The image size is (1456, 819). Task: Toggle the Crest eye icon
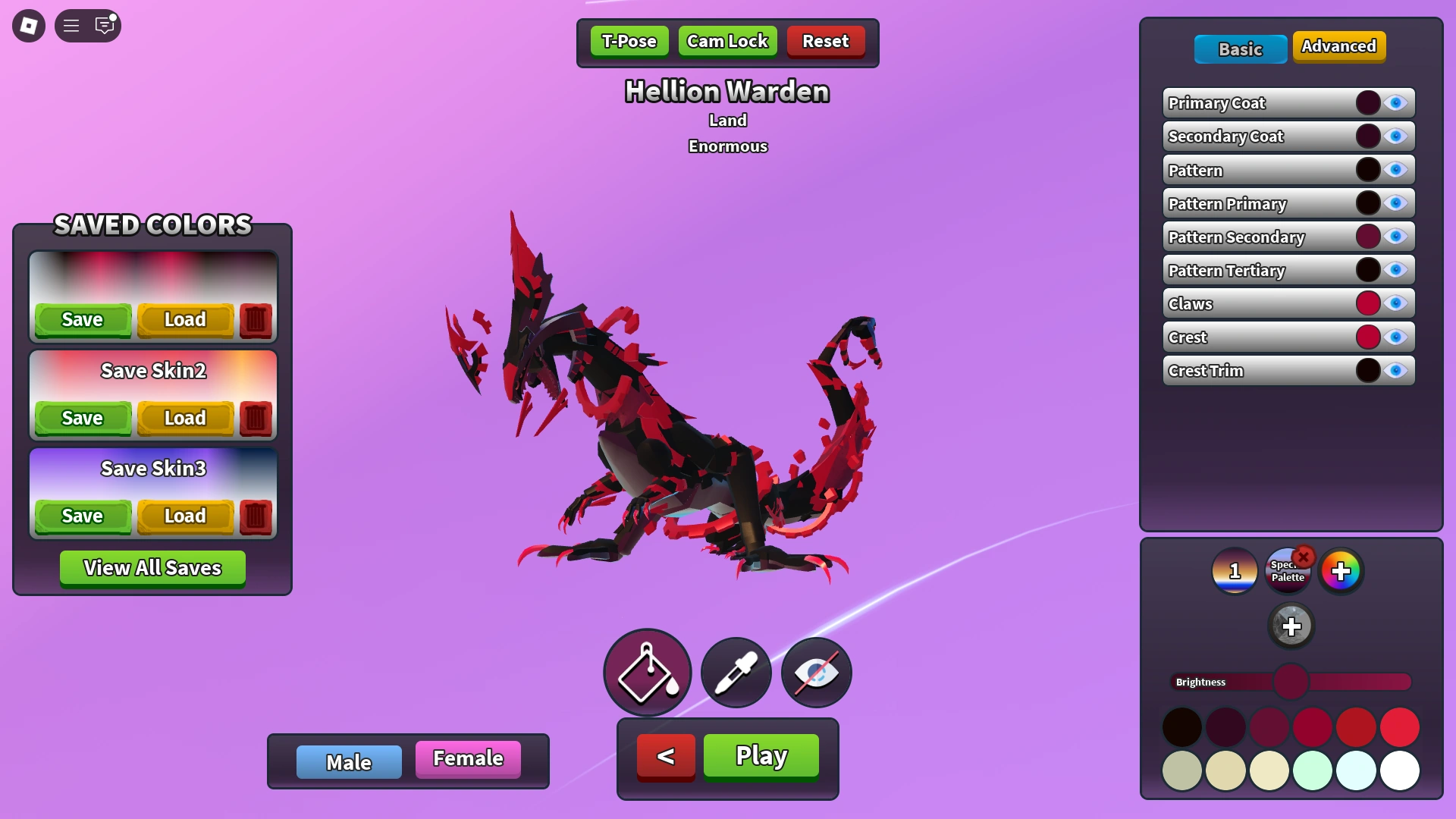click(1395, 337)
